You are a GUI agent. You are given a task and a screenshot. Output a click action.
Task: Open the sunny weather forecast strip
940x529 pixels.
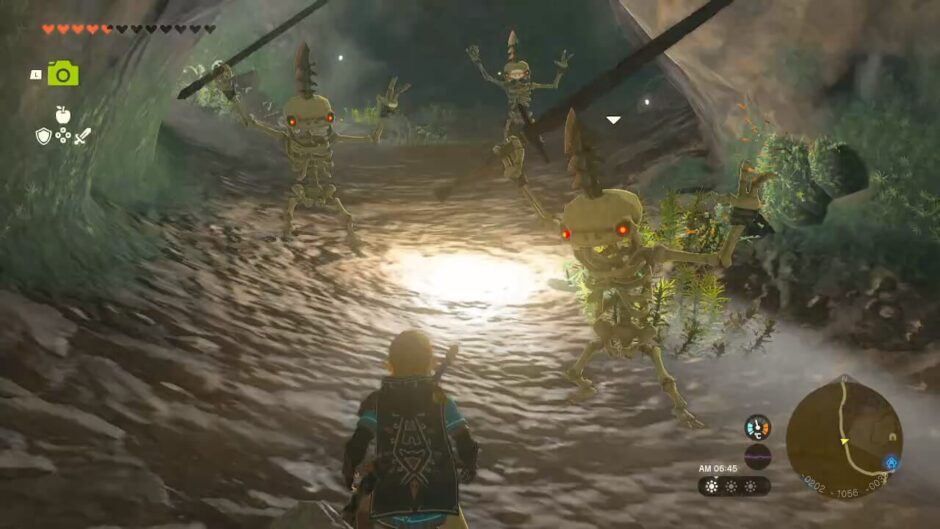(x=733, y=486)
